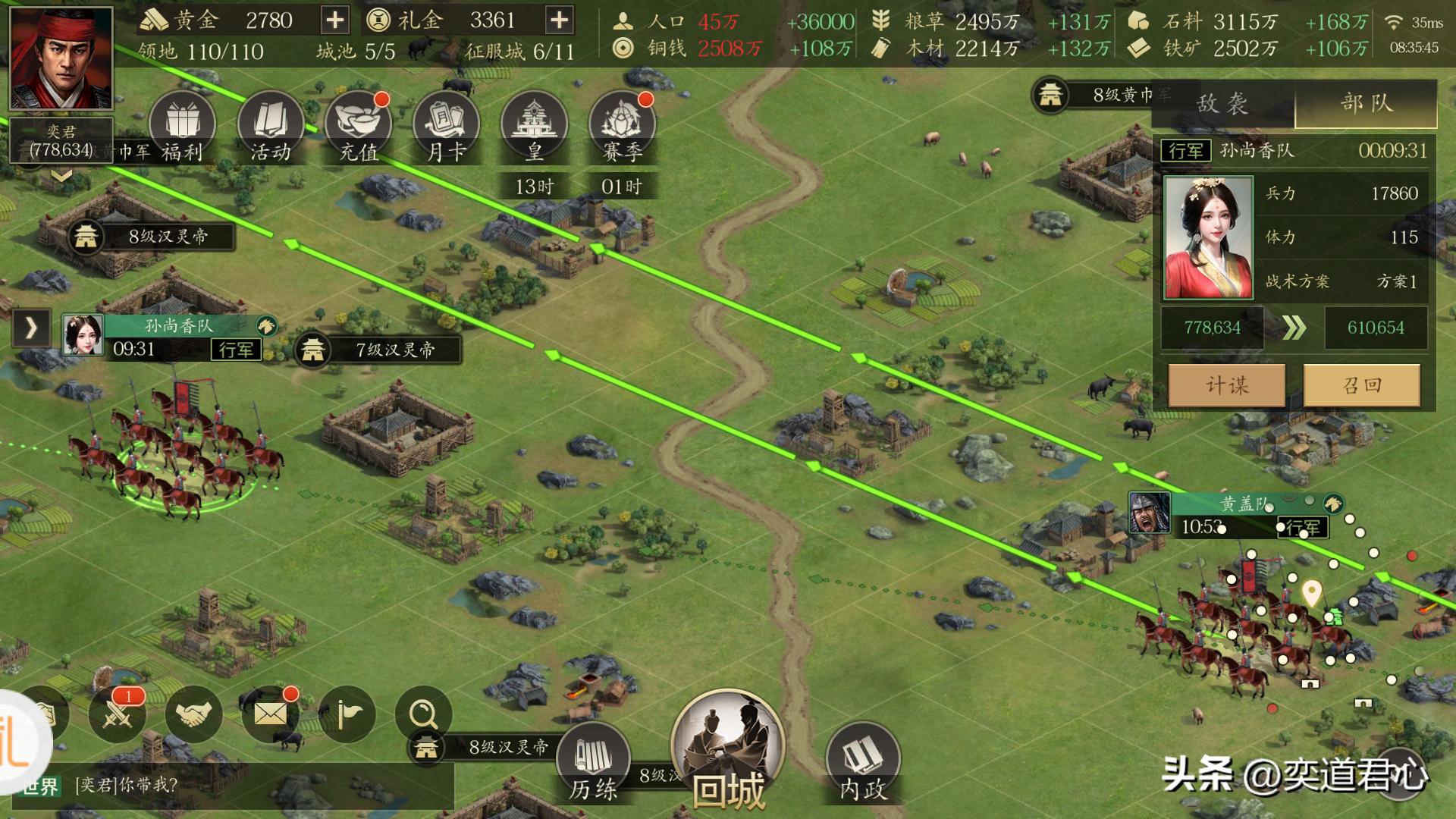Viewport: 1456px width, 819px height.
Task: Use the 计谋 stratagem button
Action: click(x=1227, y=385)
